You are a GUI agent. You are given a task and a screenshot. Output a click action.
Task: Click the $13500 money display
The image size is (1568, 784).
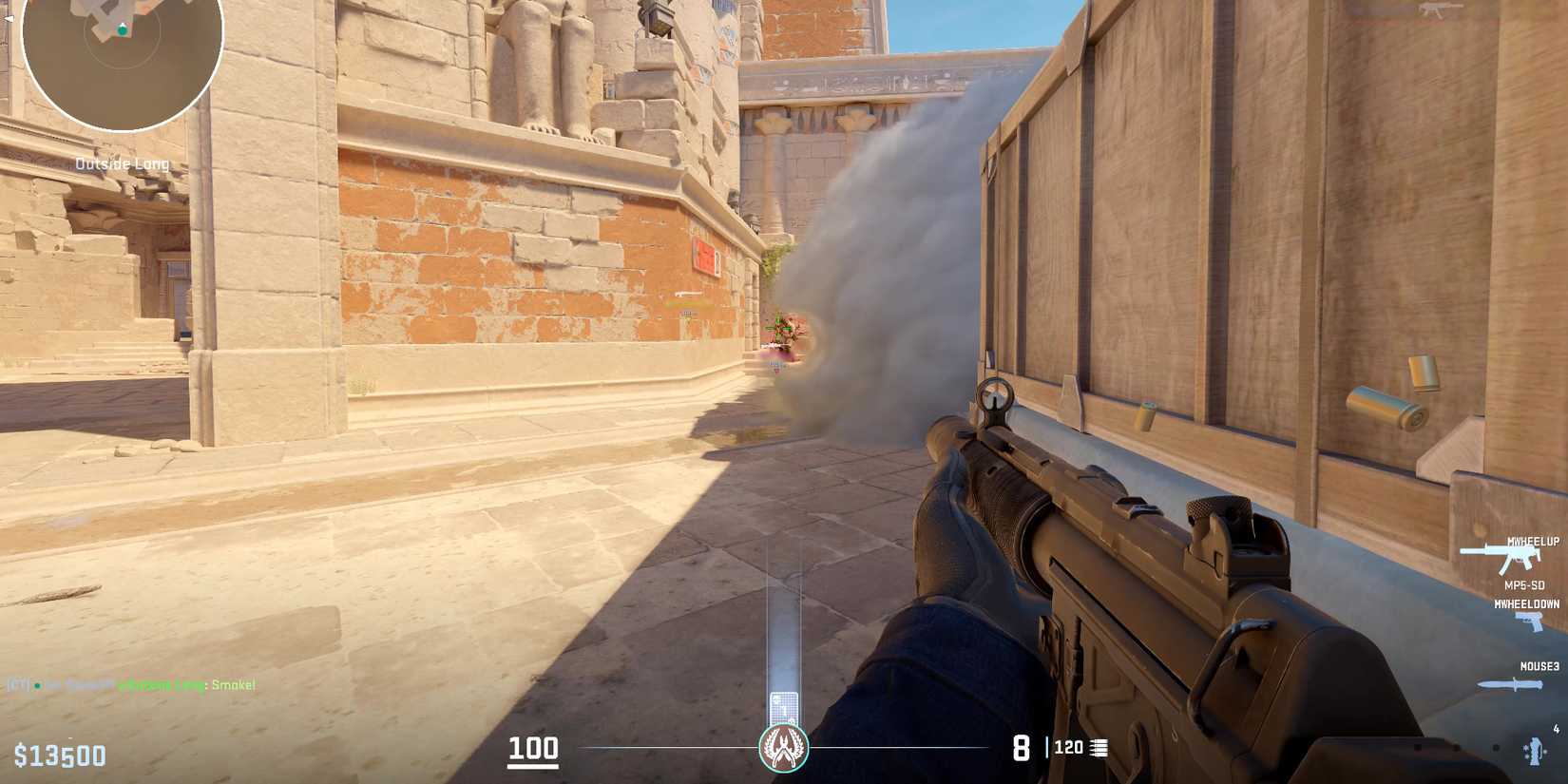59,755
